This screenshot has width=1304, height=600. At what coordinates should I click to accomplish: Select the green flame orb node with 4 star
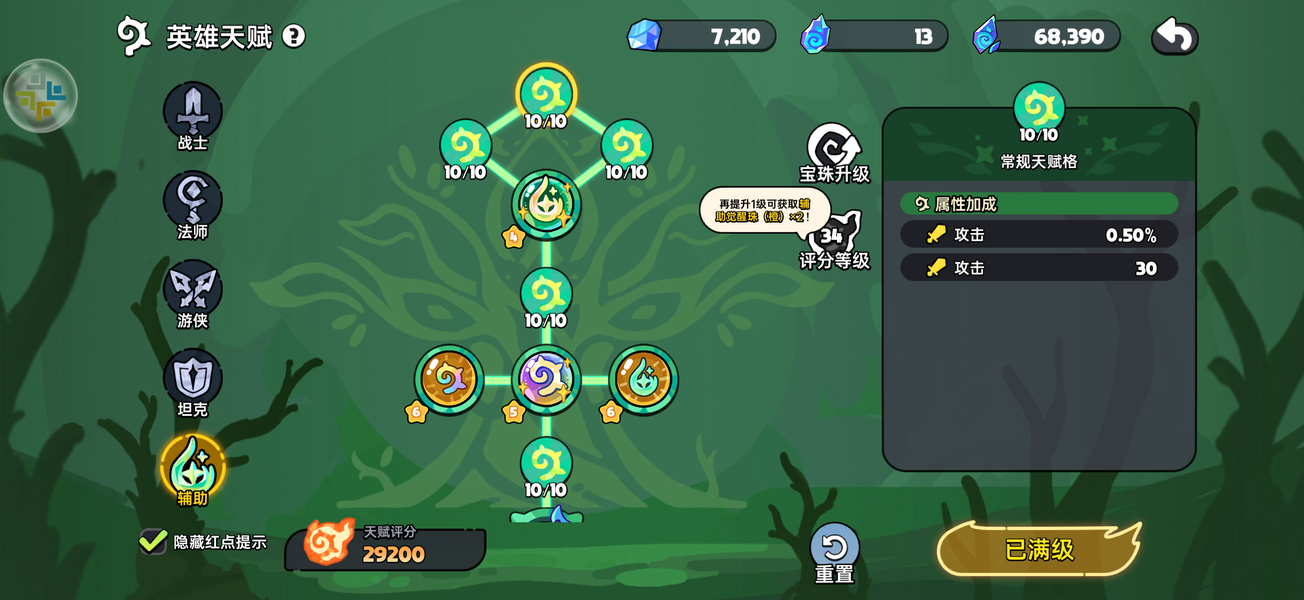[546, 204]
